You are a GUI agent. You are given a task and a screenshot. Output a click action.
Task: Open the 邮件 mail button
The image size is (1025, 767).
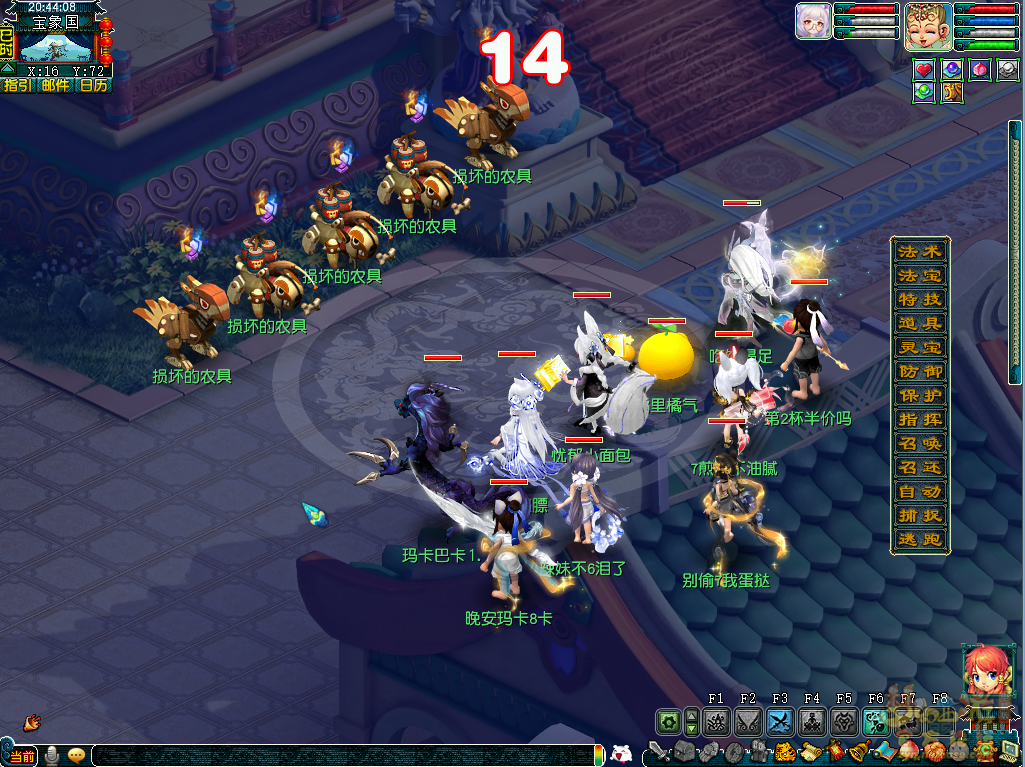pos(55,86)
